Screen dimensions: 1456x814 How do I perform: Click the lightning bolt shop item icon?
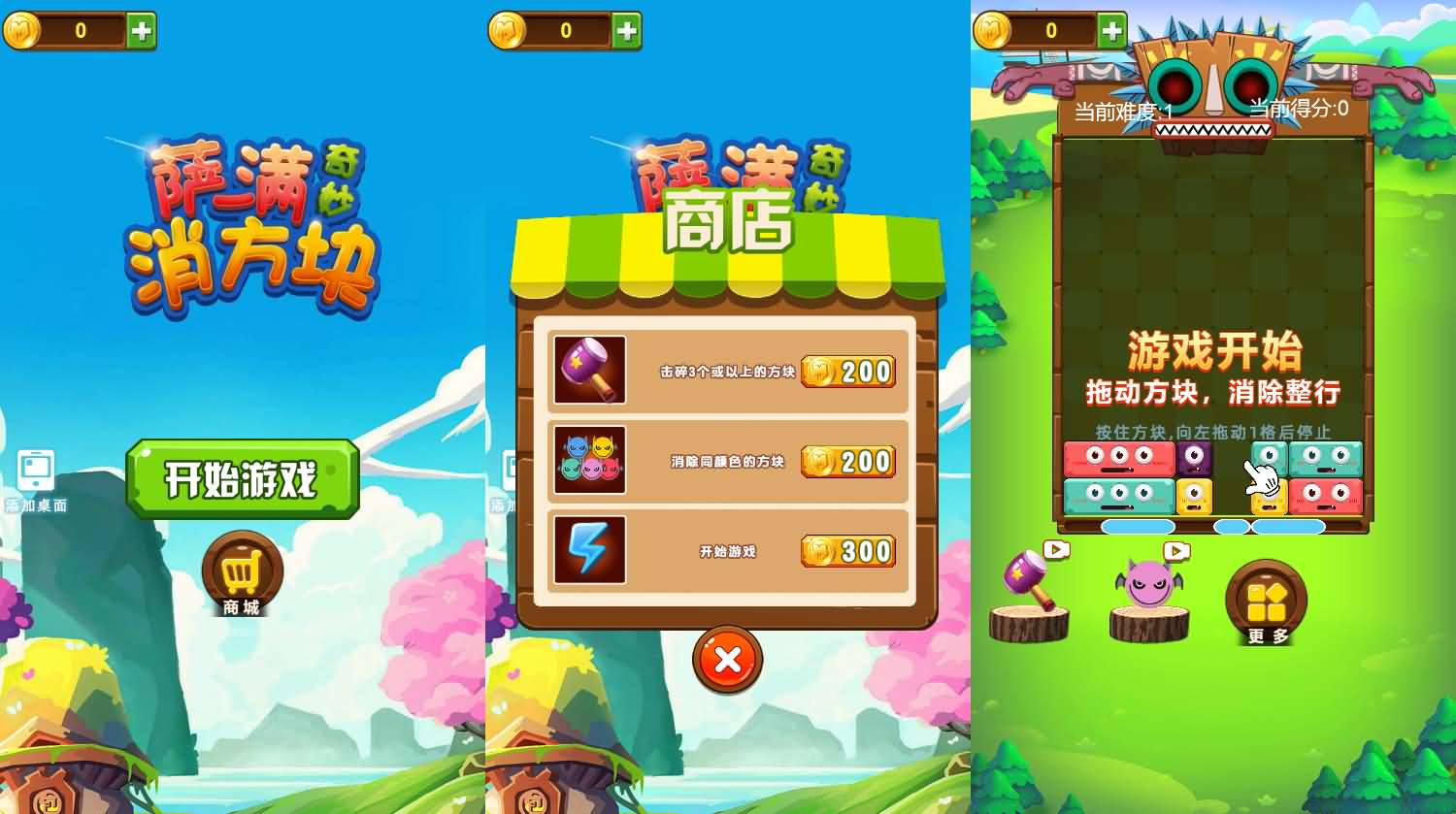point(589,550)
